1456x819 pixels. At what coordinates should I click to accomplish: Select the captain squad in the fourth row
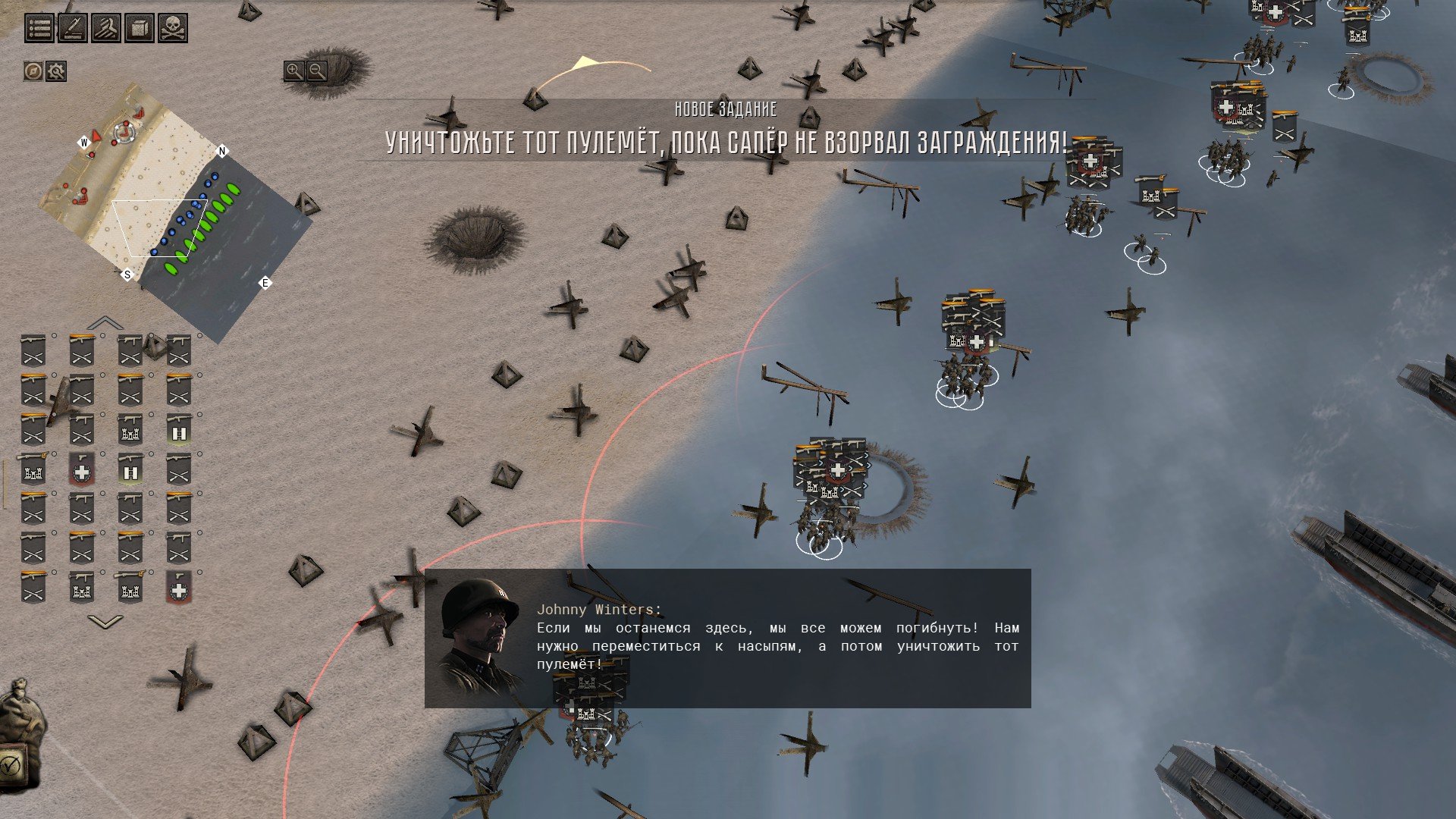pos(130,471)
